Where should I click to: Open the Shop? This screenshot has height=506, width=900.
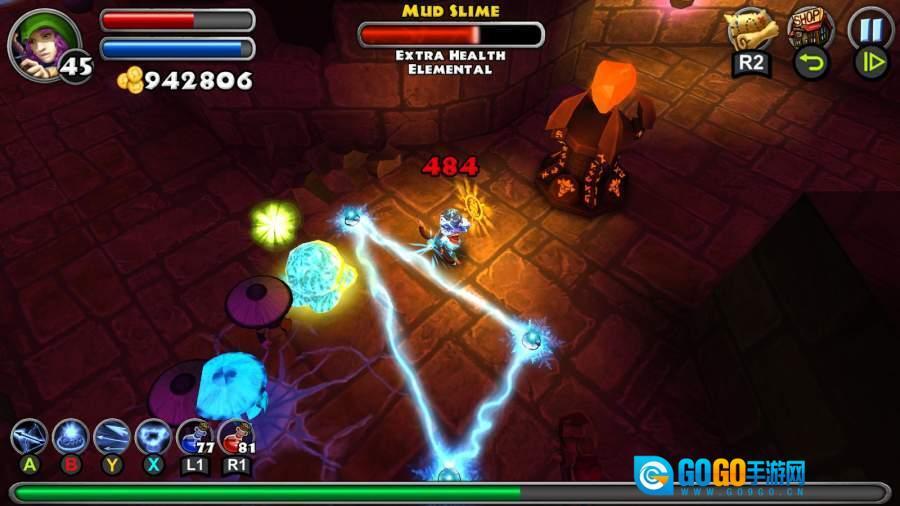809,26
